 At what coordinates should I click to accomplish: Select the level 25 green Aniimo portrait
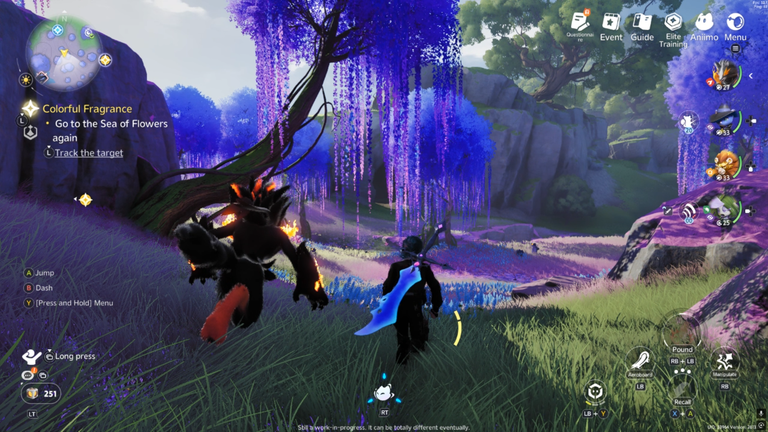click(x=726, y=208)
